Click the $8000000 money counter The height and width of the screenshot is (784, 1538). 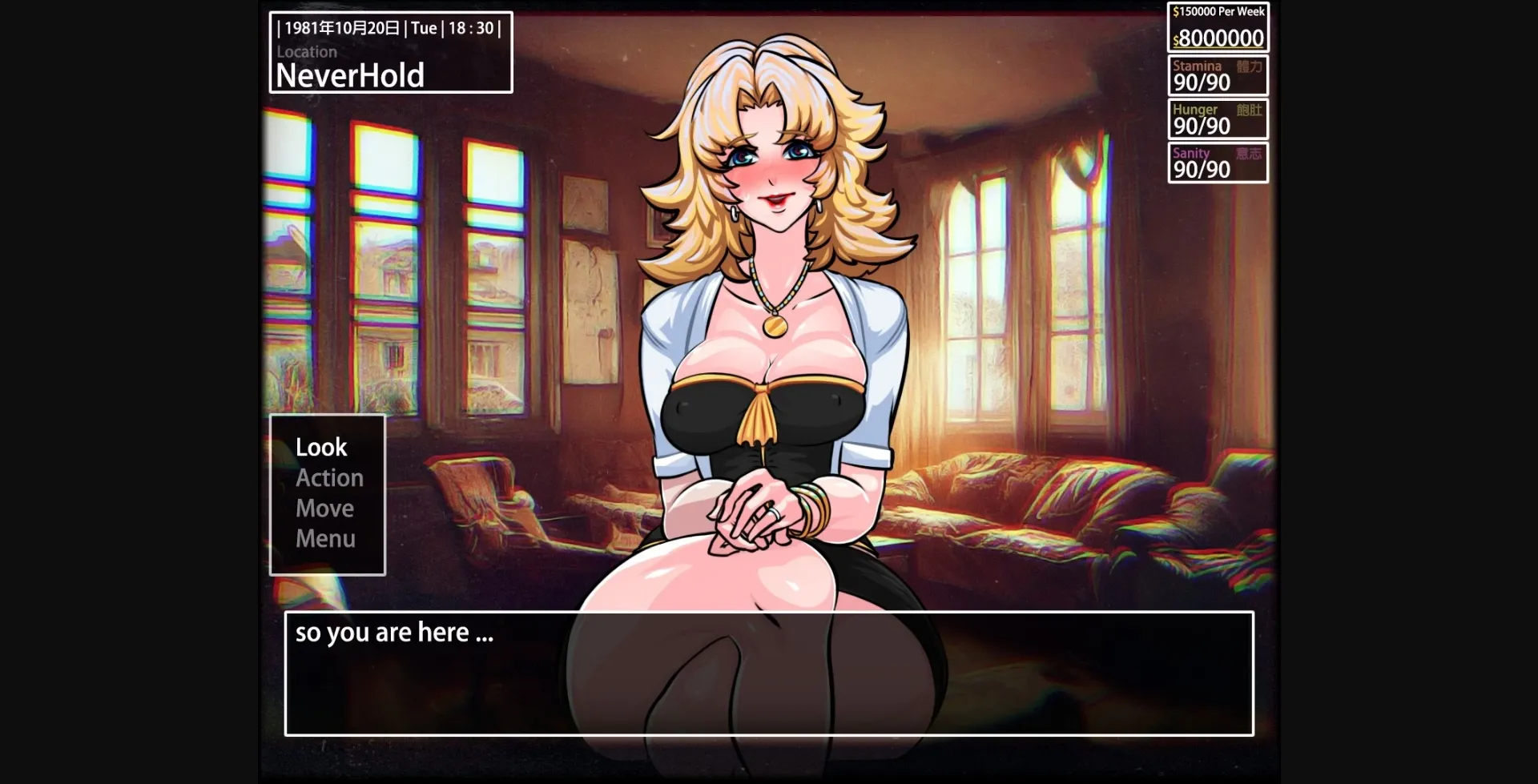[x=1219, y=38]
